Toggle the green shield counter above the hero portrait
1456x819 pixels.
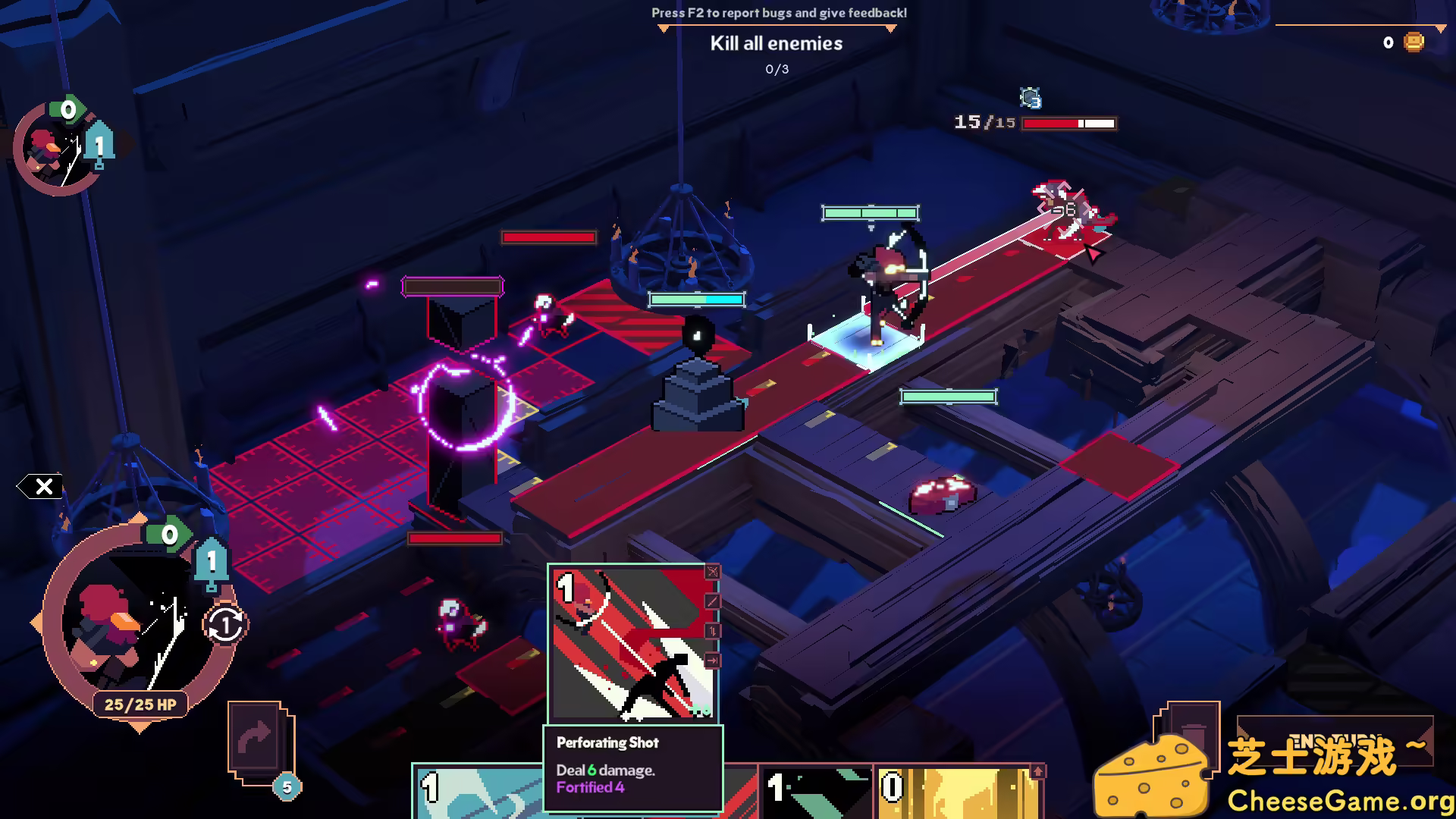[x=170, y=533]
